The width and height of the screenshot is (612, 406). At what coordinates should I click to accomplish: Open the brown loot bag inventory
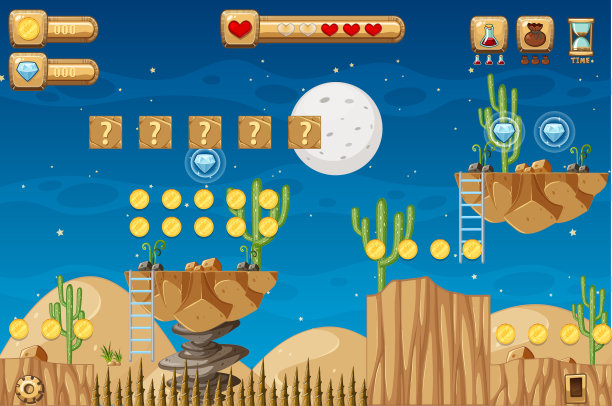coord(535,35)
